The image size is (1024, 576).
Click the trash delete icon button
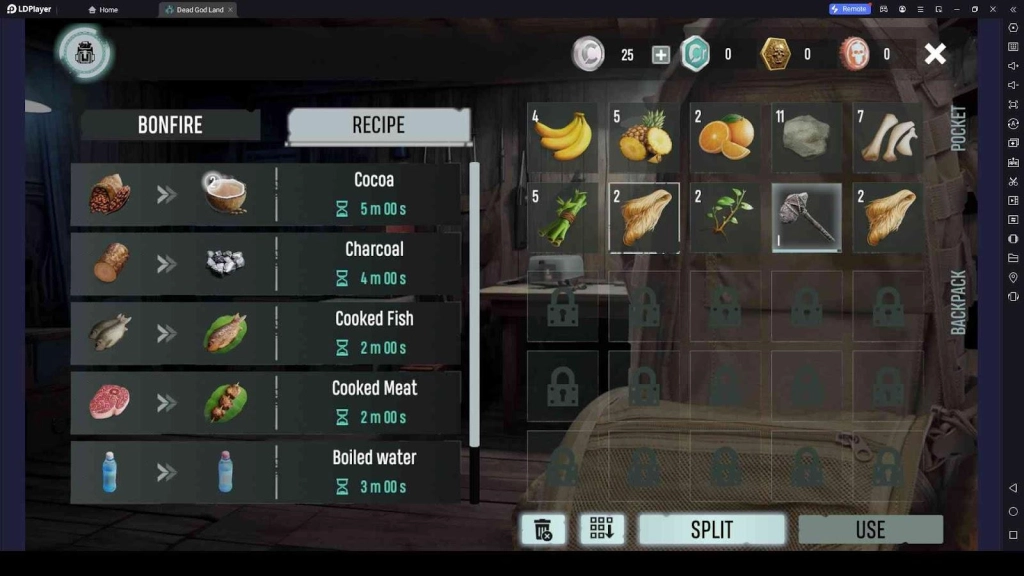(x=543, y=530)
